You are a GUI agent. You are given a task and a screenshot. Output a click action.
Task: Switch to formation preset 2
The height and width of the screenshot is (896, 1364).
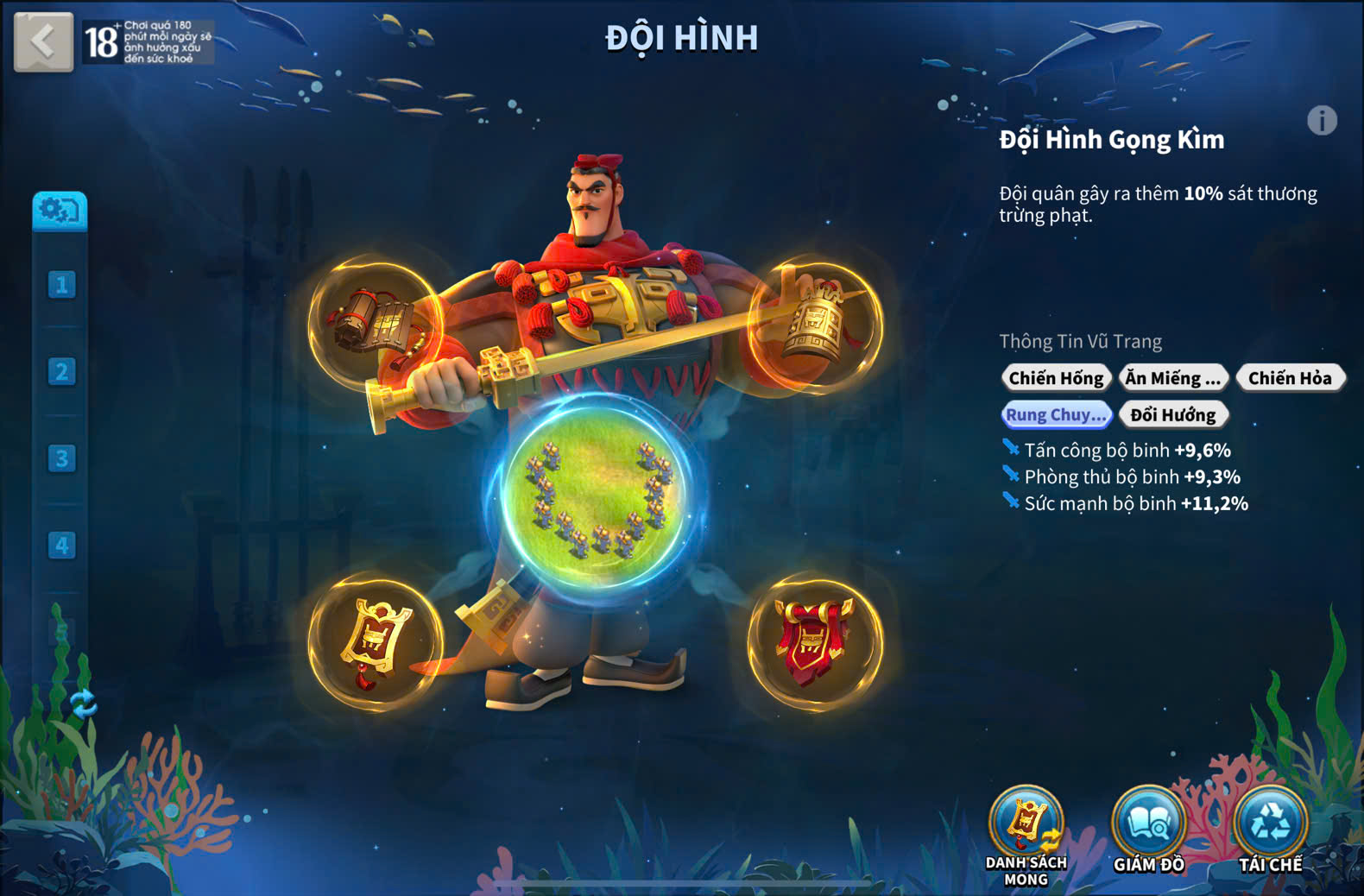61,372
